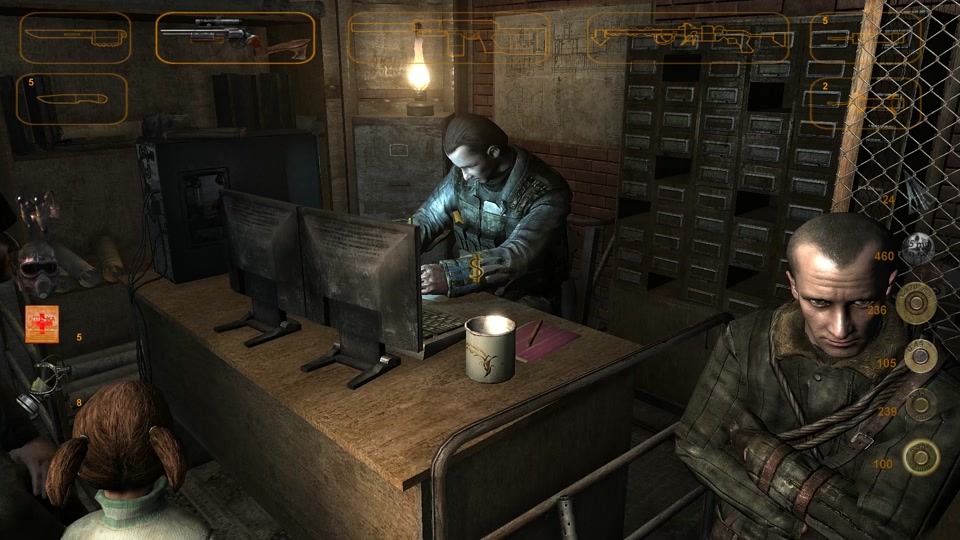Select the combat knife weapon slot
The height and width of the screenshot is (540, 960).
(74, 37)
